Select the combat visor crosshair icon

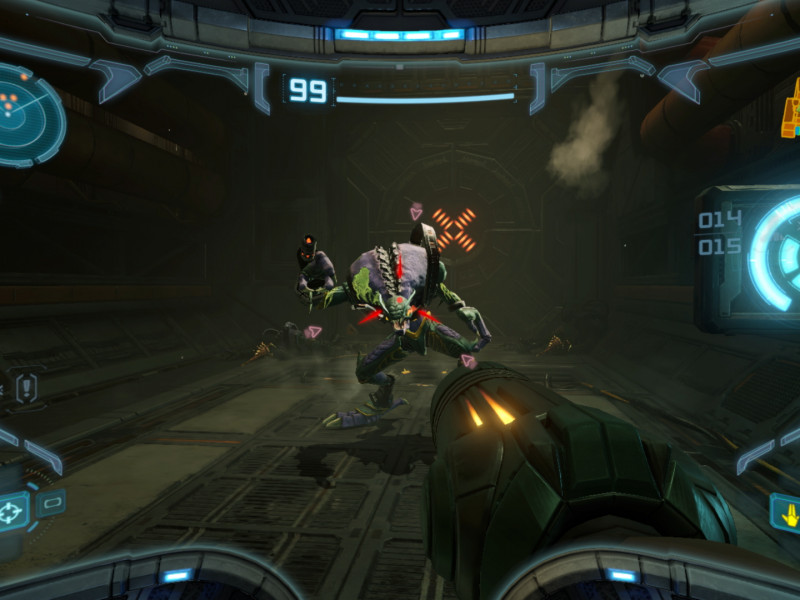click(13, 512)
